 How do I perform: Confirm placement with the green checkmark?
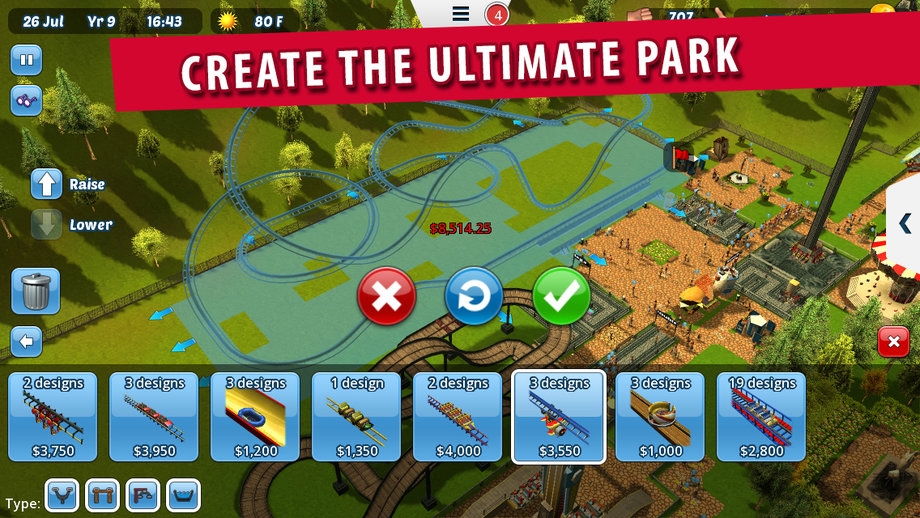click(561, 296)
